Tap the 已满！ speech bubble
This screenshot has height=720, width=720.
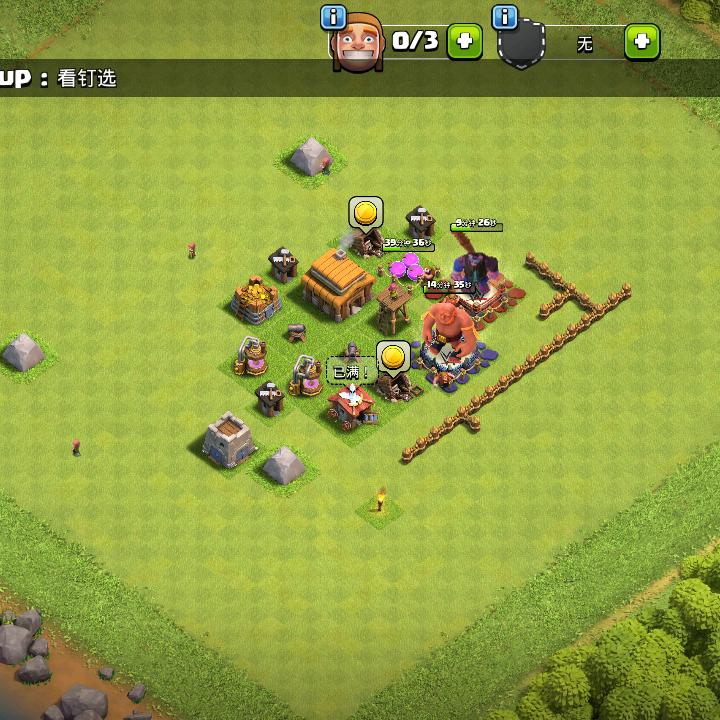click(x=350, y=372)
